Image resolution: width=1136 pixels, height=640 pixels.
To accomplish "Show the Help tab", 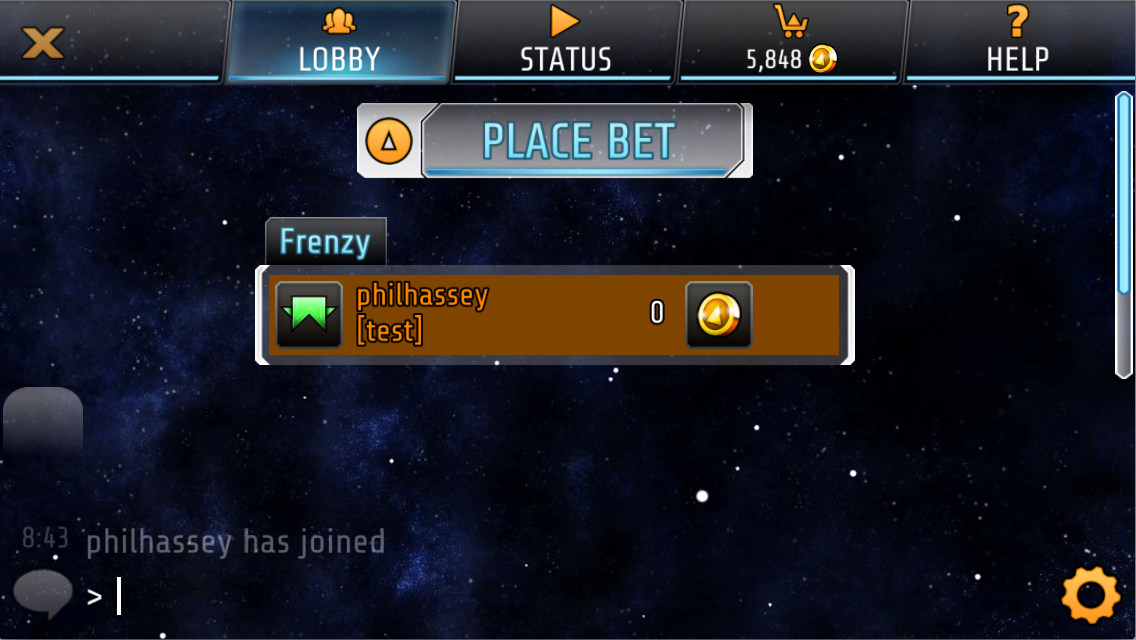I will [x=1018, y=42].
